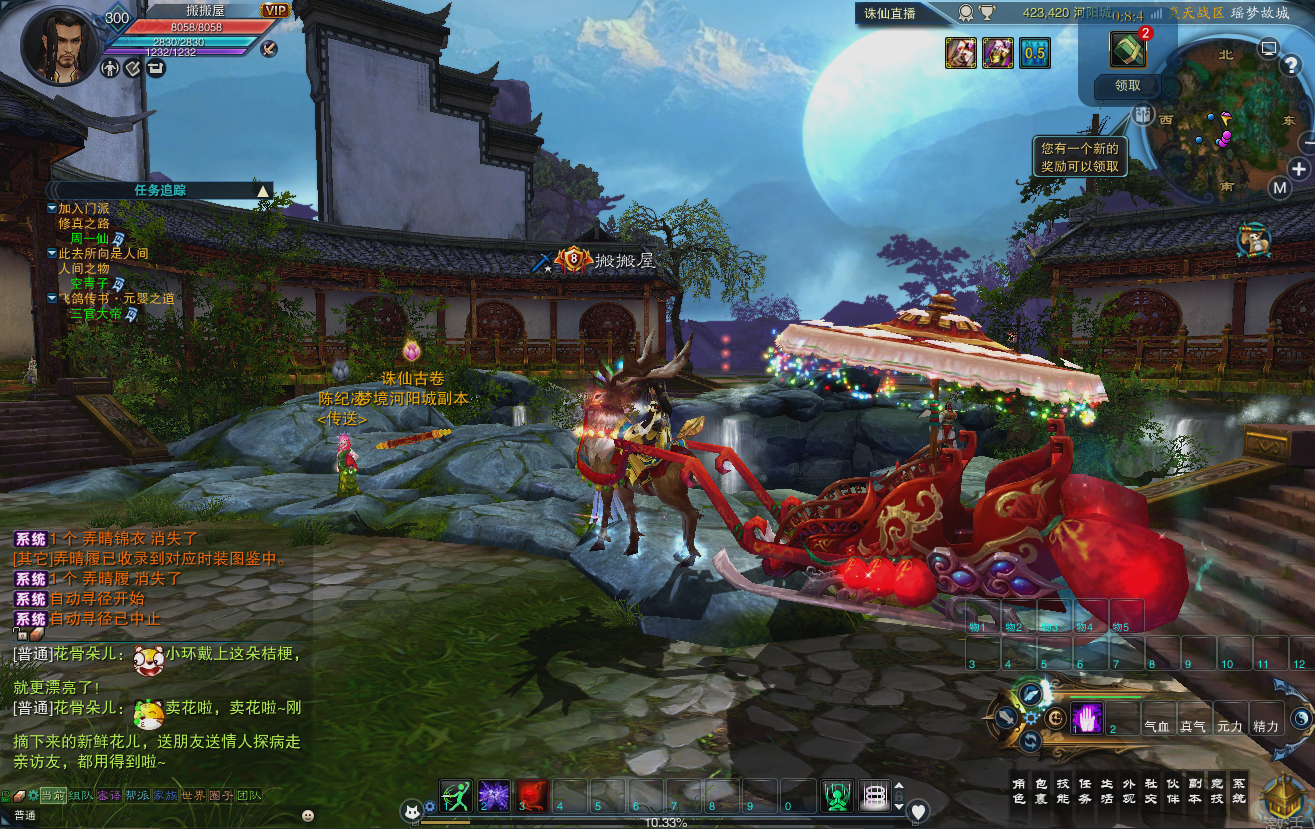
Task: Click the cat icon beside the hotbar
Action: (412, 811)
